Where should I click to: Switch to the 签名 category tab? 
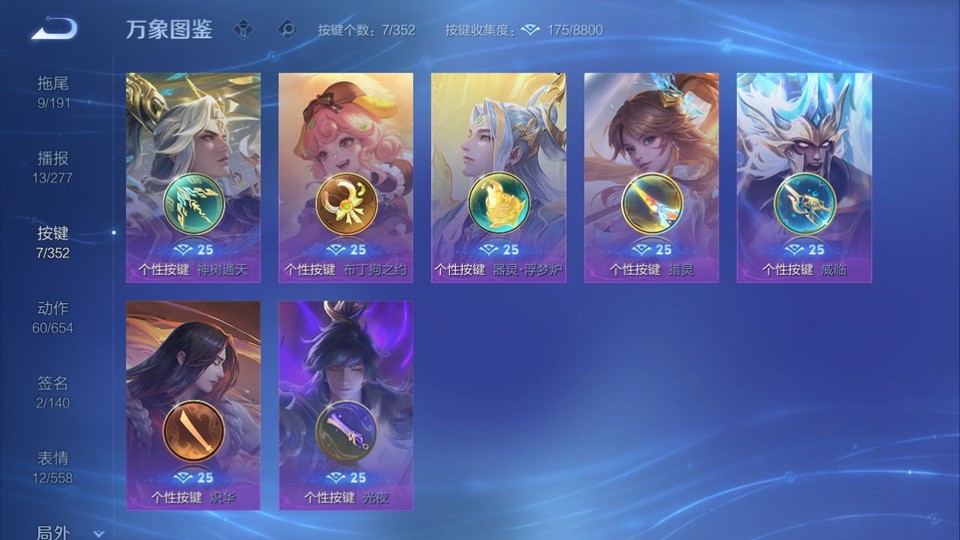53,391
